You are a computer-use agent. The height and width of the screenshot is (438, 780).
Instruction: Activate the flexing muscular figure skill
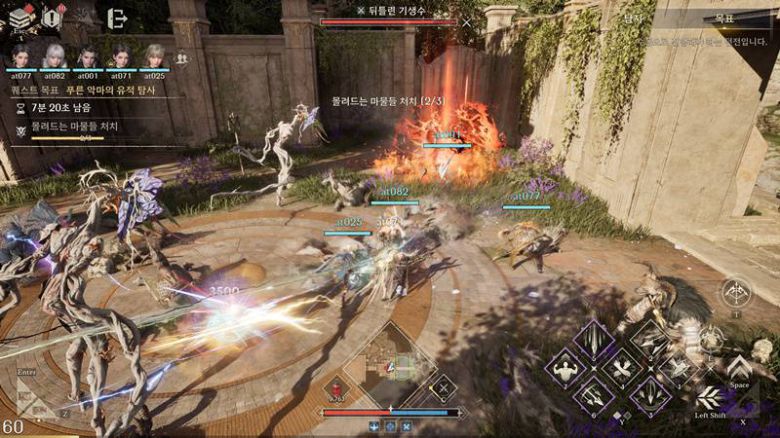point(566,367)
